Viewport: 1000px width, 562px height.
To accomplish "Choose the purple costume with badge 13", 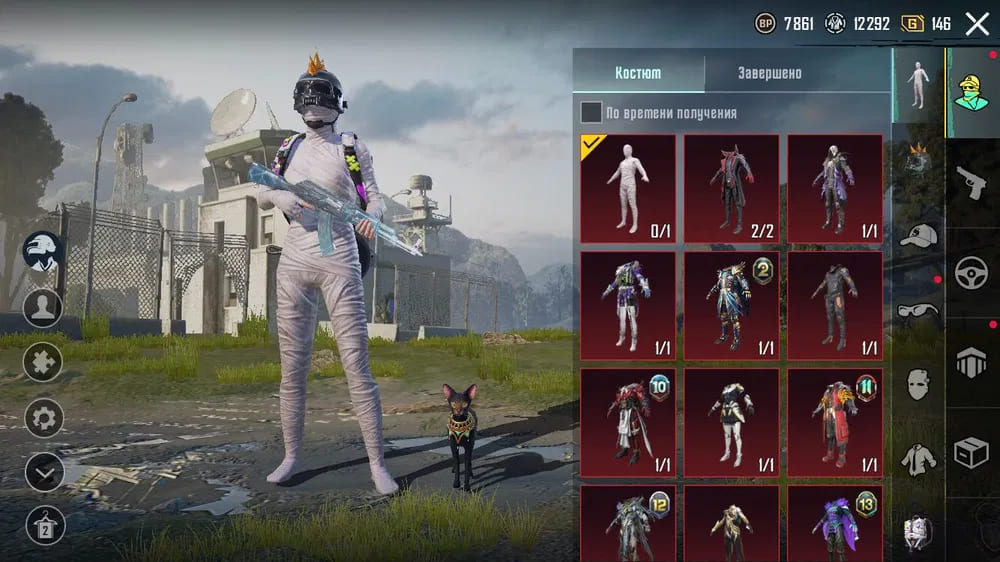I will click(x=835, y=522).
